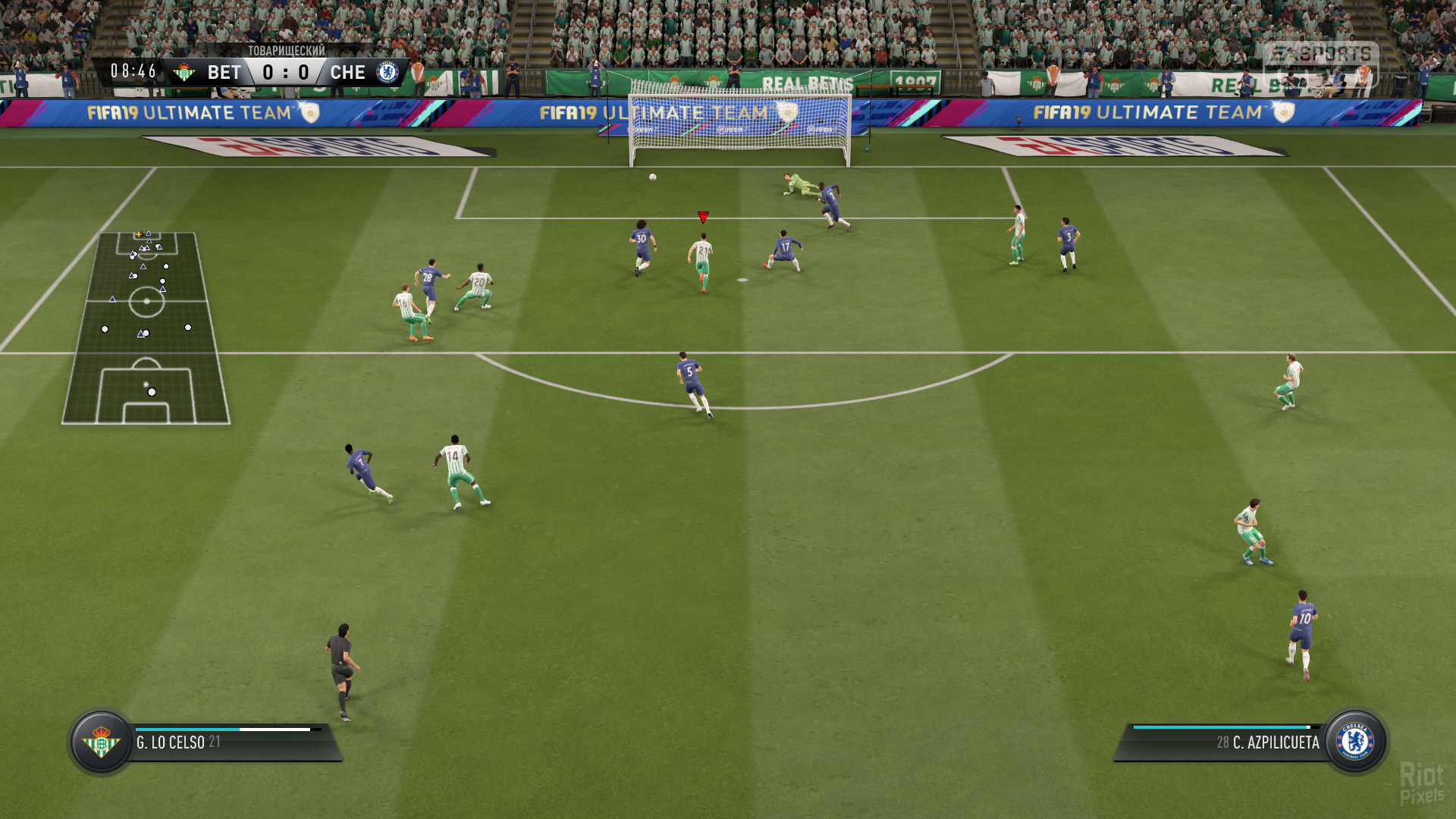The width and height of the screenshot is (1456, 819).
Task: Click the Chelsea badge on the scoreboard
Action: coord(388,73)
